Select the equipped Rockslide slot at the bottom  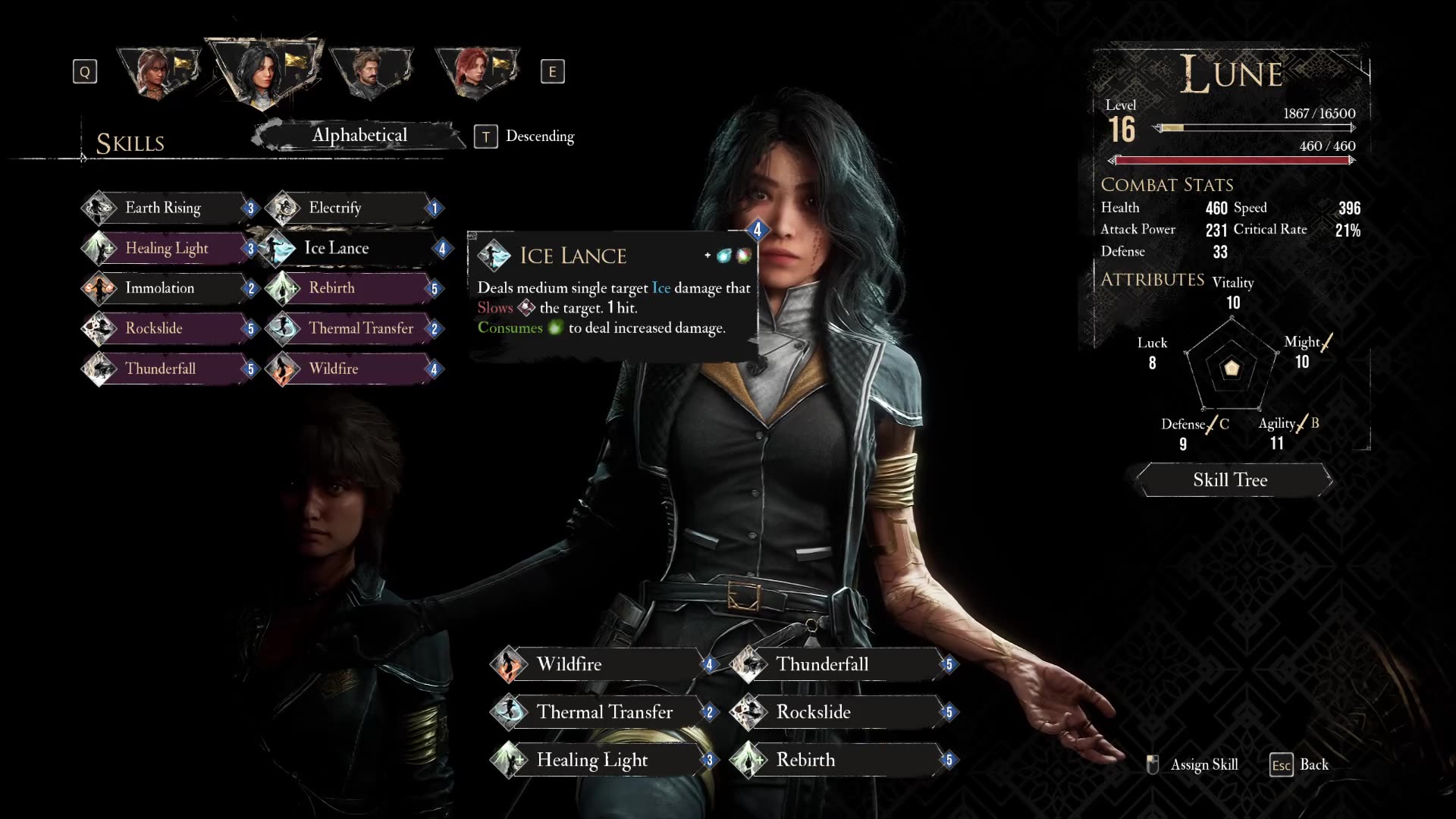(x=838, y=712)
